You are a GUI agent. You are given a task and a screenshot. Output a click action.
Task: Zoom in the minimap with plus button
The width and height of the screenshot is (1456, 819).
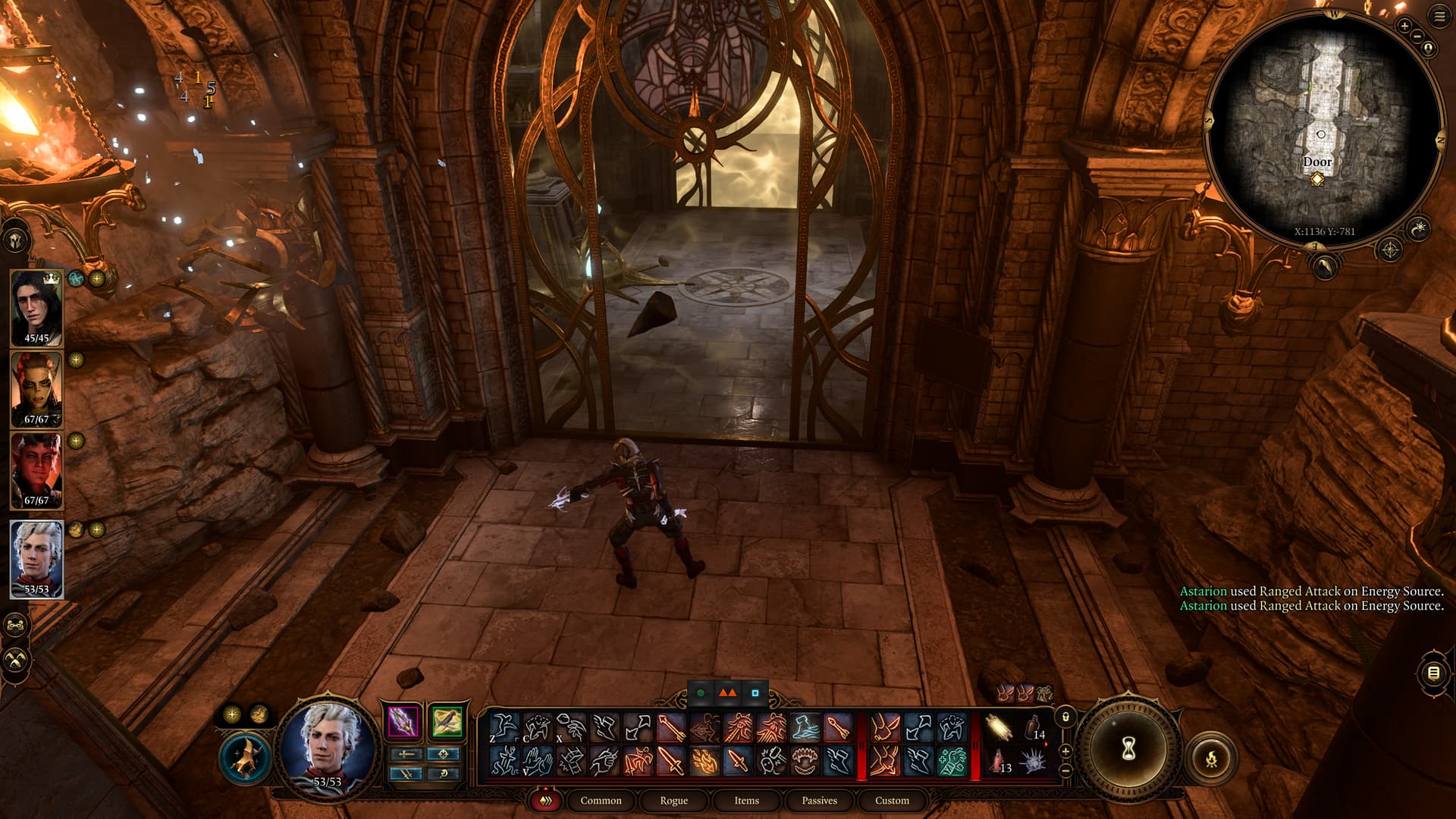tap(1404, 26)
